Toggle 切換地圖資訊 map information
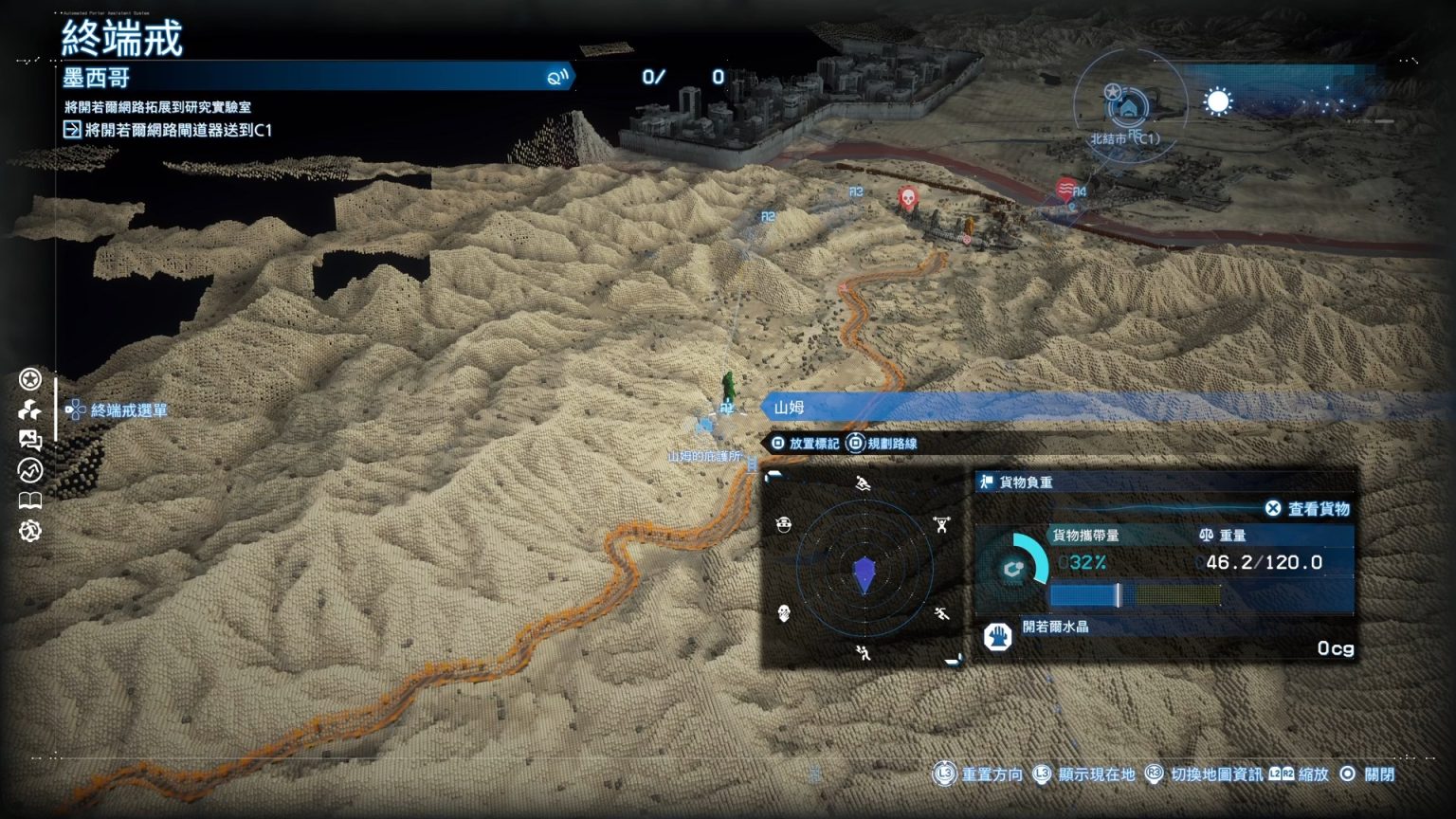The image size is (1456, 819). click(1205, 774)
